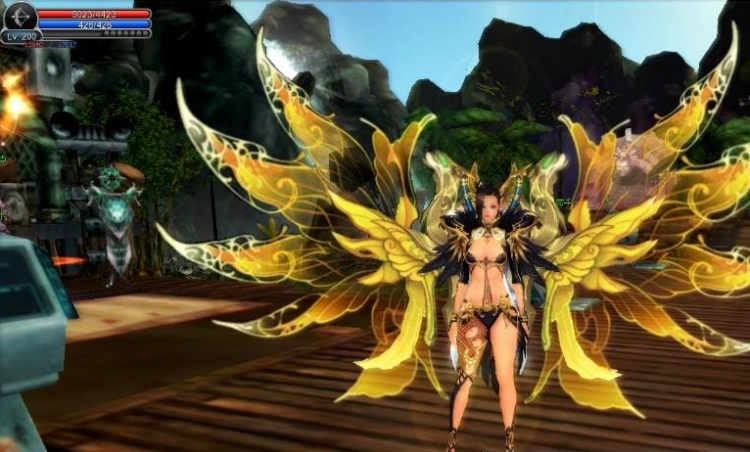This screenshot has height=452, width=750.
Task: Click the archer class portrait icon
Action: pos(19,16)
